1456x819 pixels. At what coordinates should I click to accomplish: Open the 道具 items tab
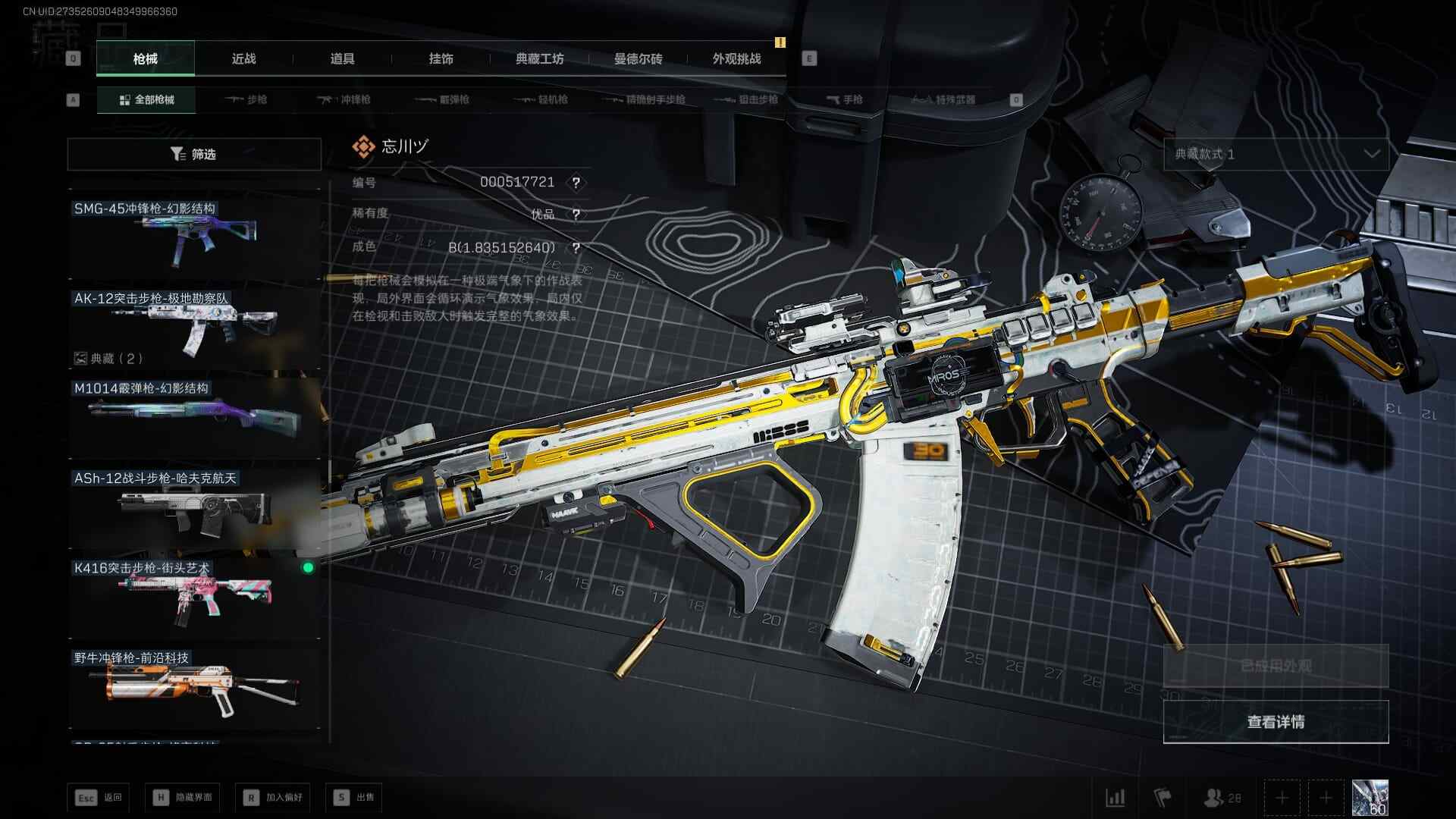(x=342, y=58)
